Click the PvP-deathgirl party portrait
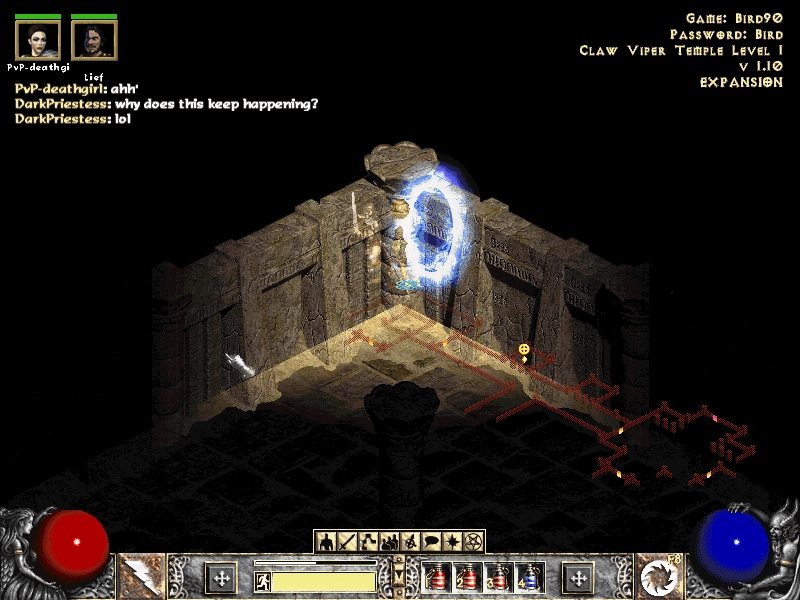This screenshot has width=800, height=600. click(38, 40)
